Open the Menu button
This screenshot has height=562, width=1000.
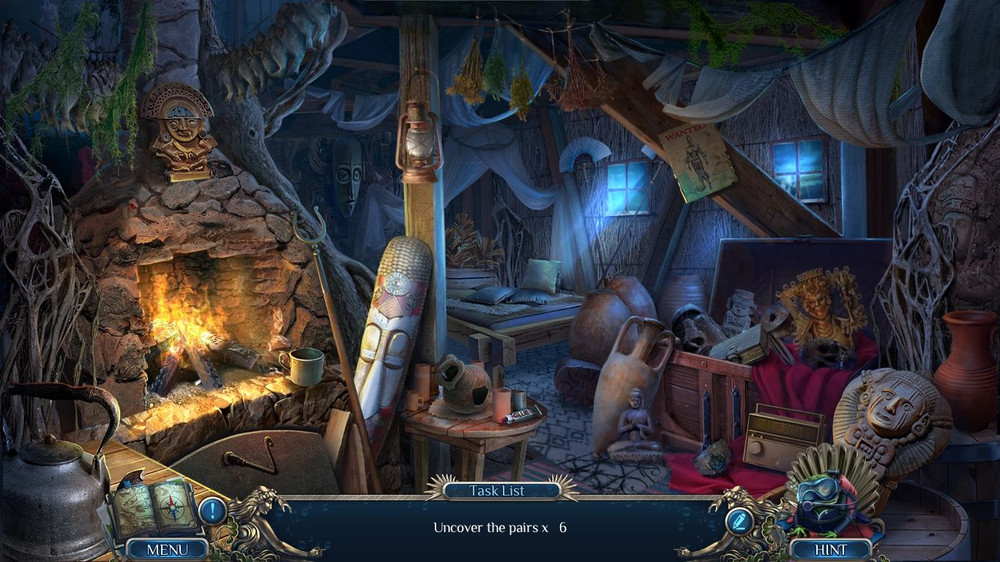167,549
